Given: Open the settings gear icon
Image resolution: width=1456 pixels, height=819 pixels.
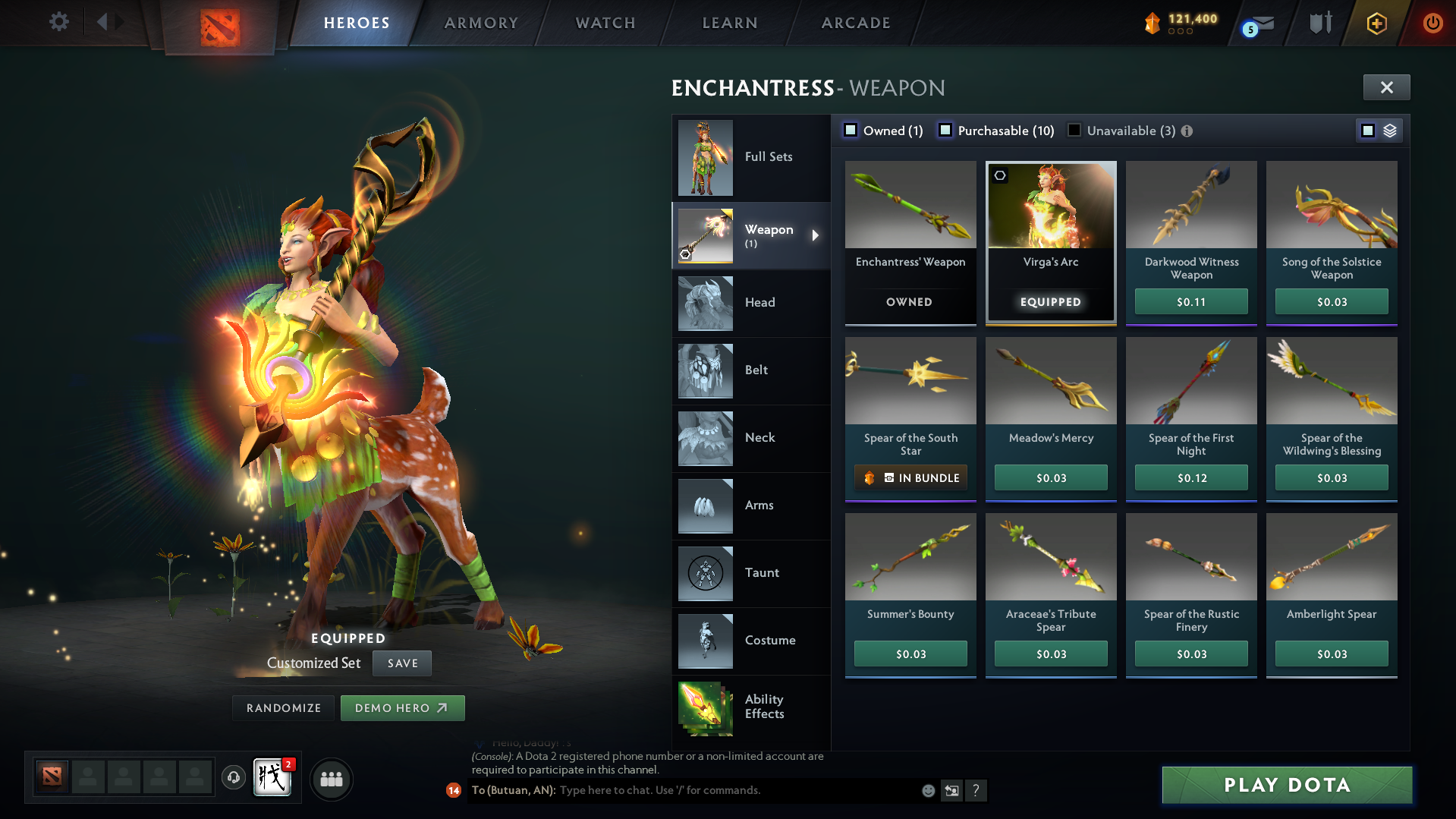Looking at the screenshot, I should tap(58, 22).
